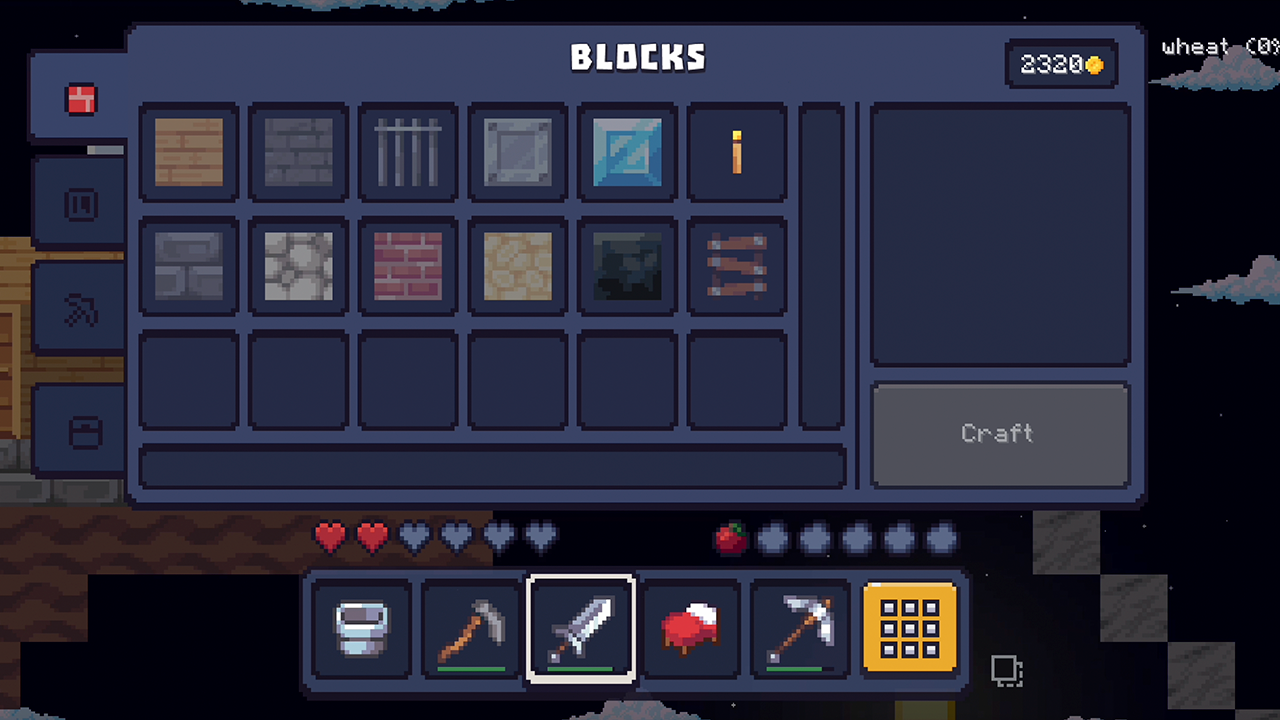Select the blue glass block

pyautogui.click(x=627, y=154)
